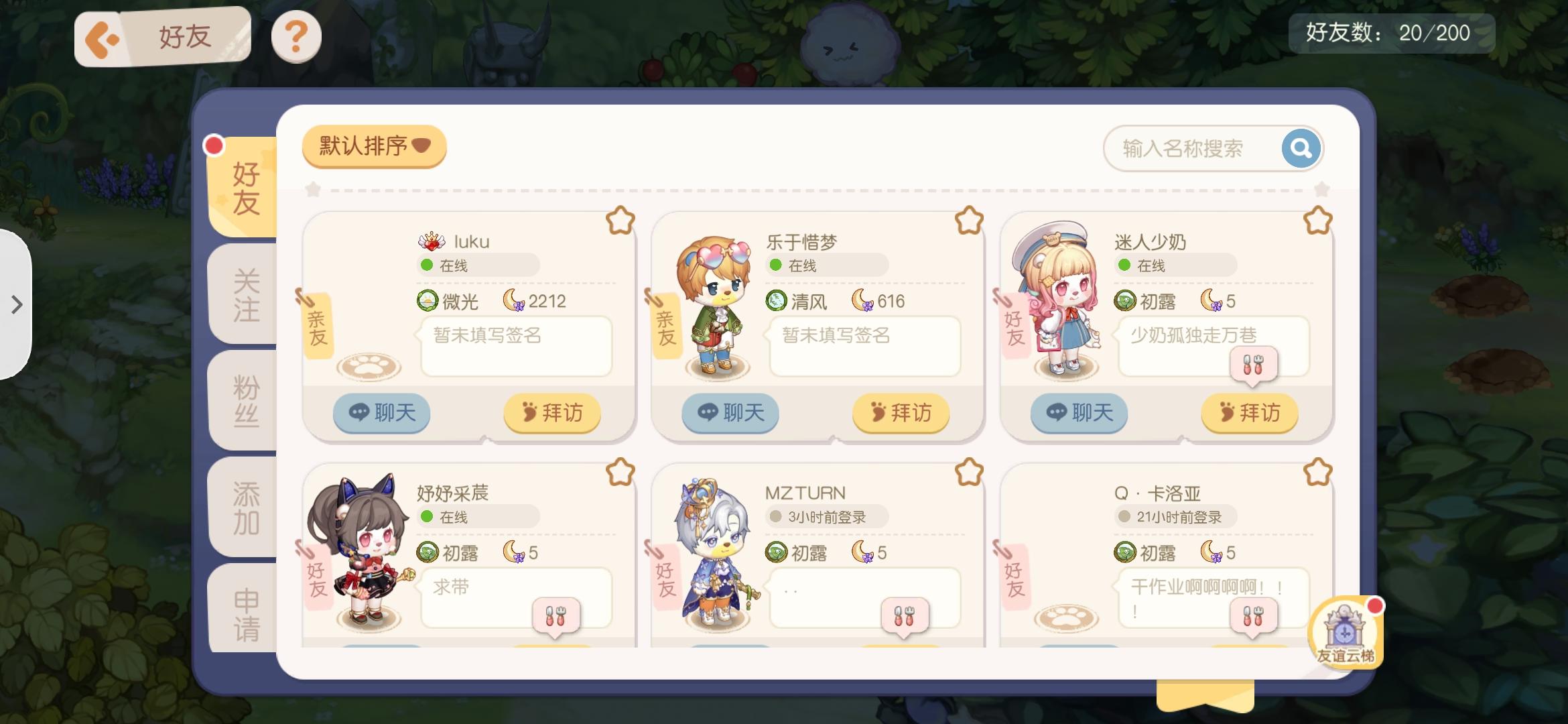The height and width of the screenshot is (724, 1568).
Task: Click the magnifier icon to search friends
Action: (x=1299, y=148)
